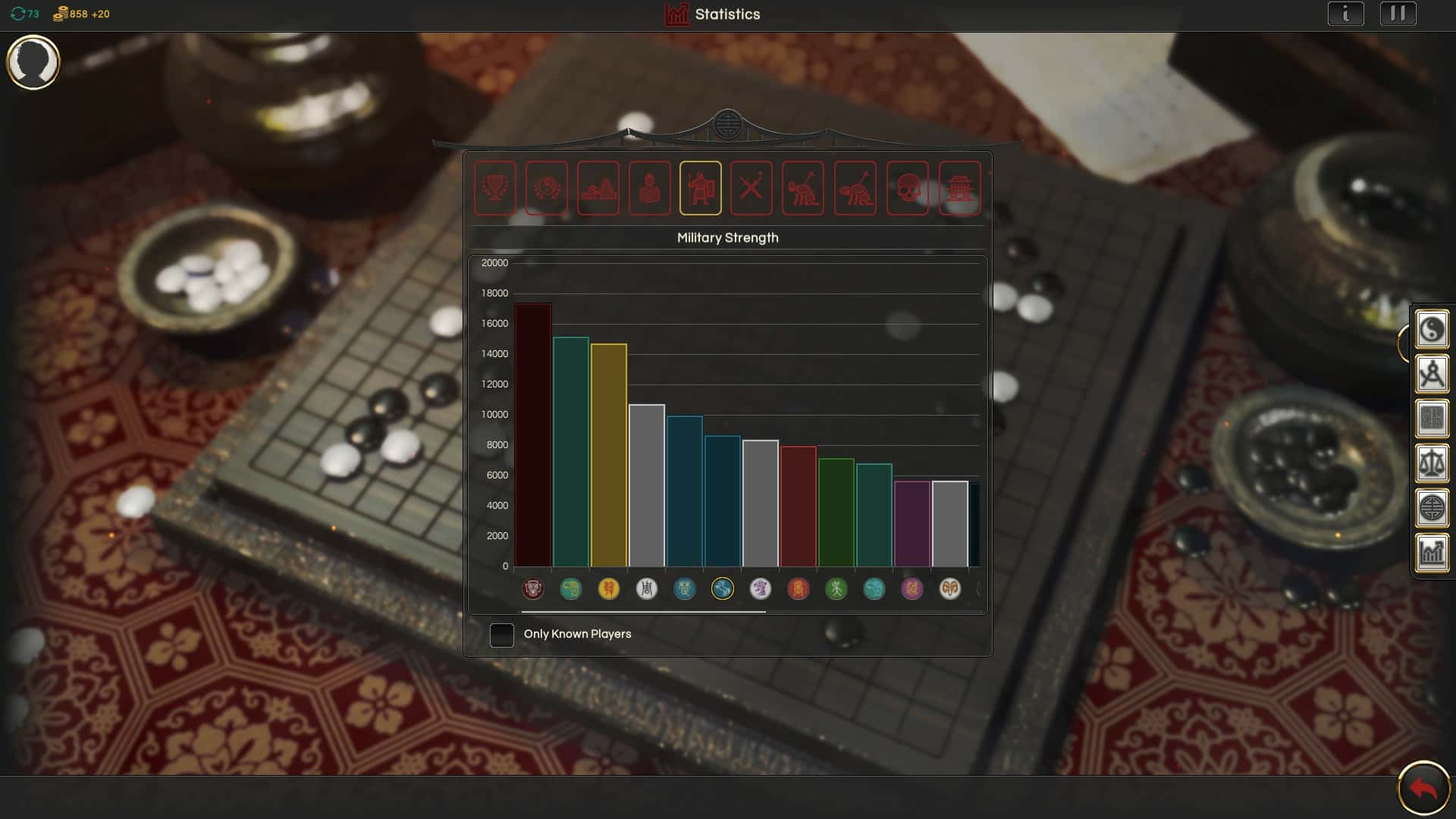The height and width of the screenshot is (819, 1456).
Task: Switch to the laurel yin-yang statistic tab
Action: (548, 188)
